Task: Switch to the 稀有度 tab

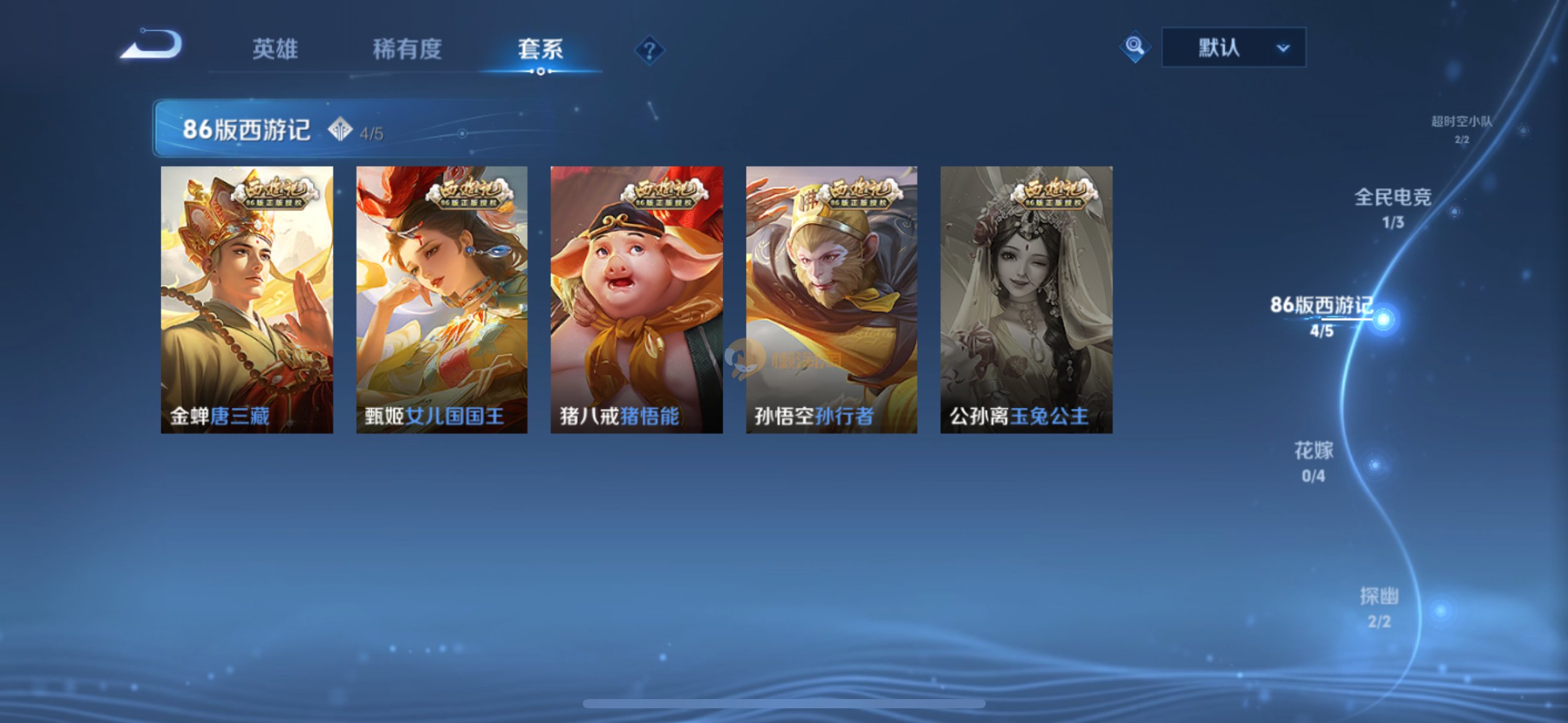Action: click(407, 49)
